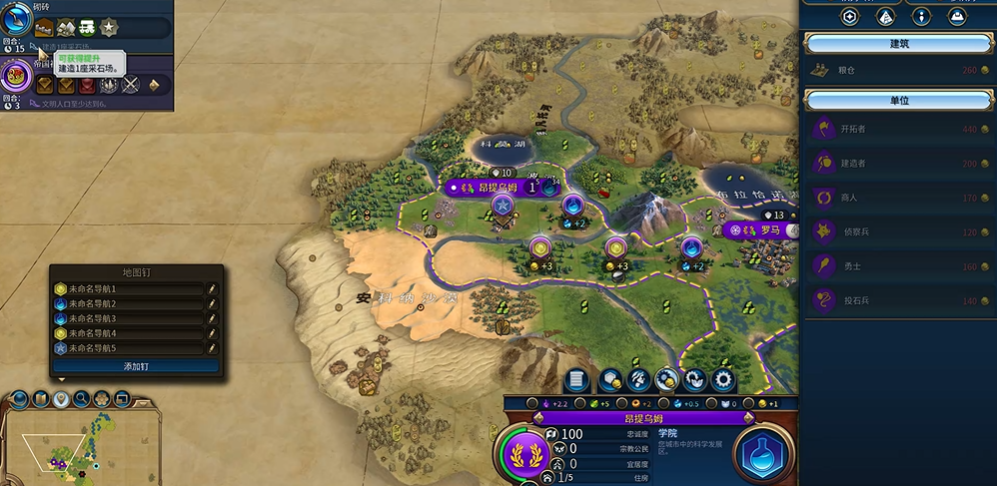Buy the 侦察兵 scout unit
The height and width of the screenshot is (486, 997).
898,232
